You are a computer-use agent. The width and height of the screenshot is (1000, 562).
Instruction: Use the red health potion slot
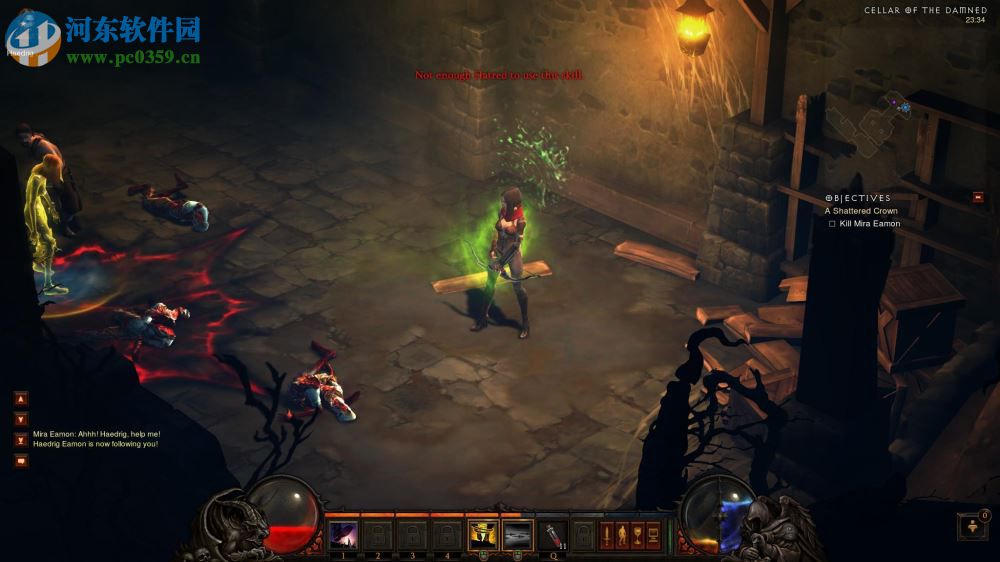click(x=552, y=535)
